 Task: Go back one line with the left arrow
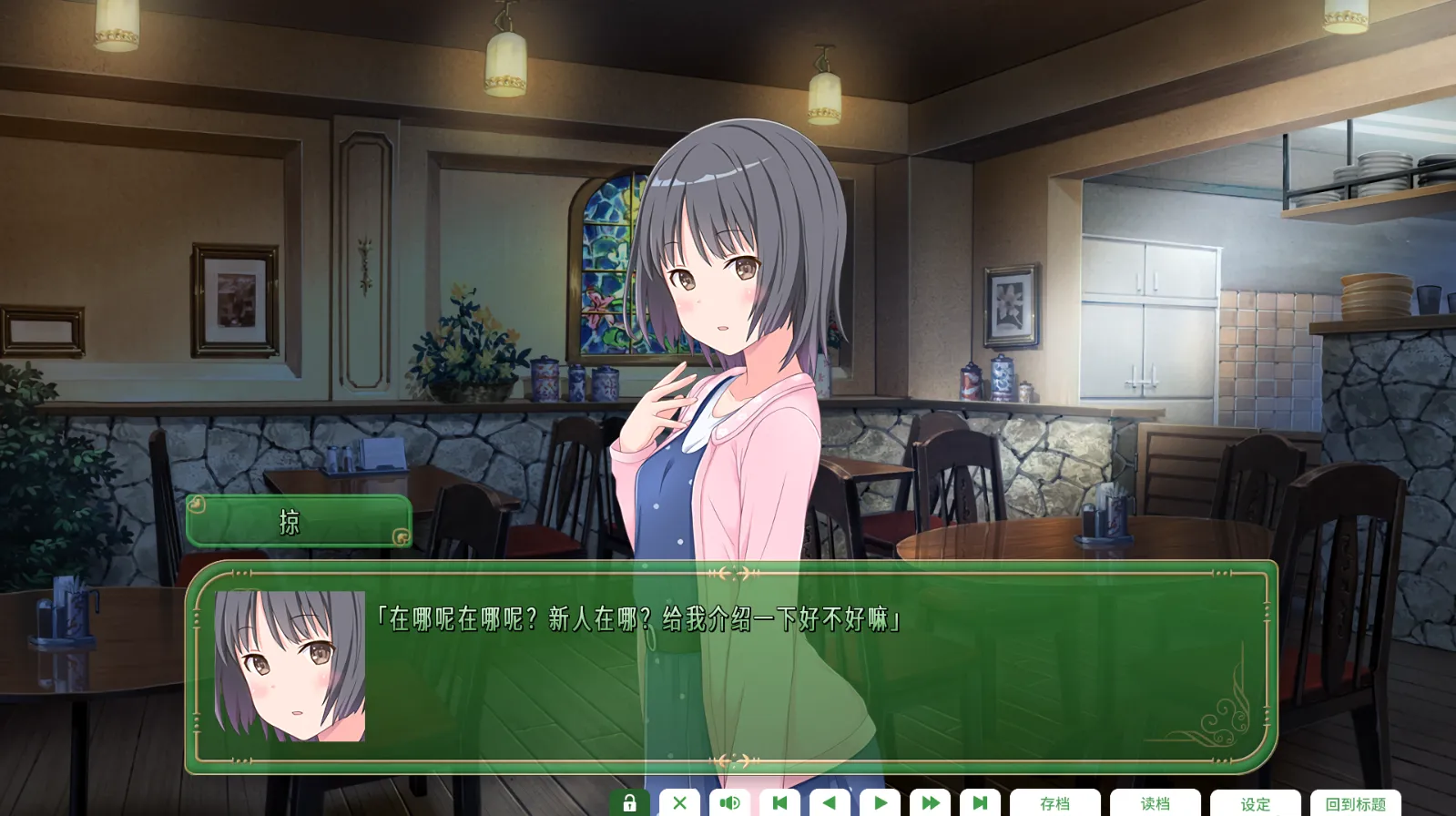[x=830, y=803]
